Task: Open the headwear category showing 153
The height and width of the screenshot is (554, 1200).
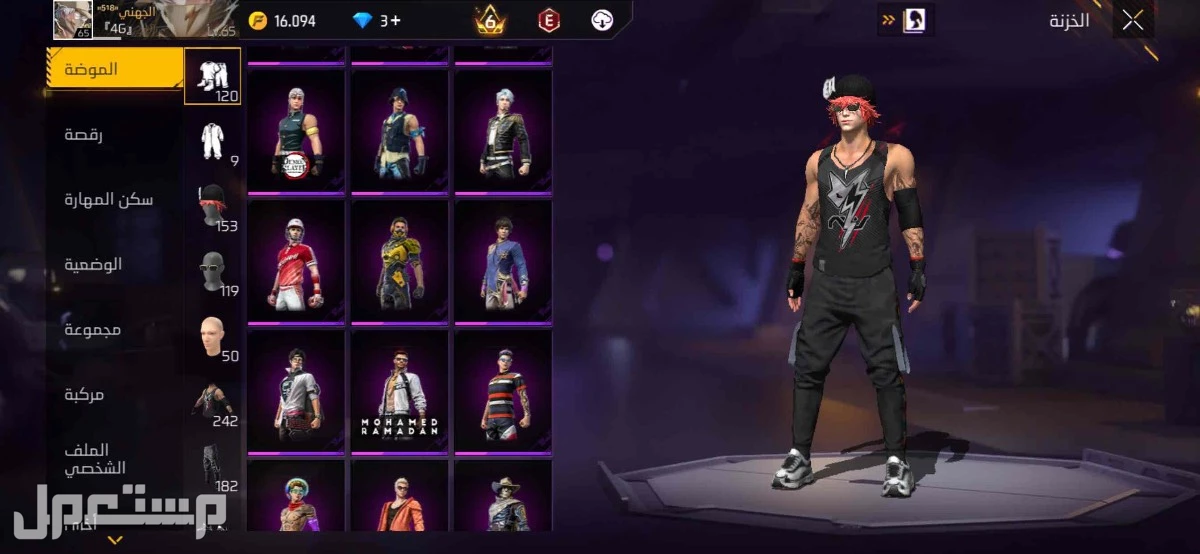Action: 213,206
